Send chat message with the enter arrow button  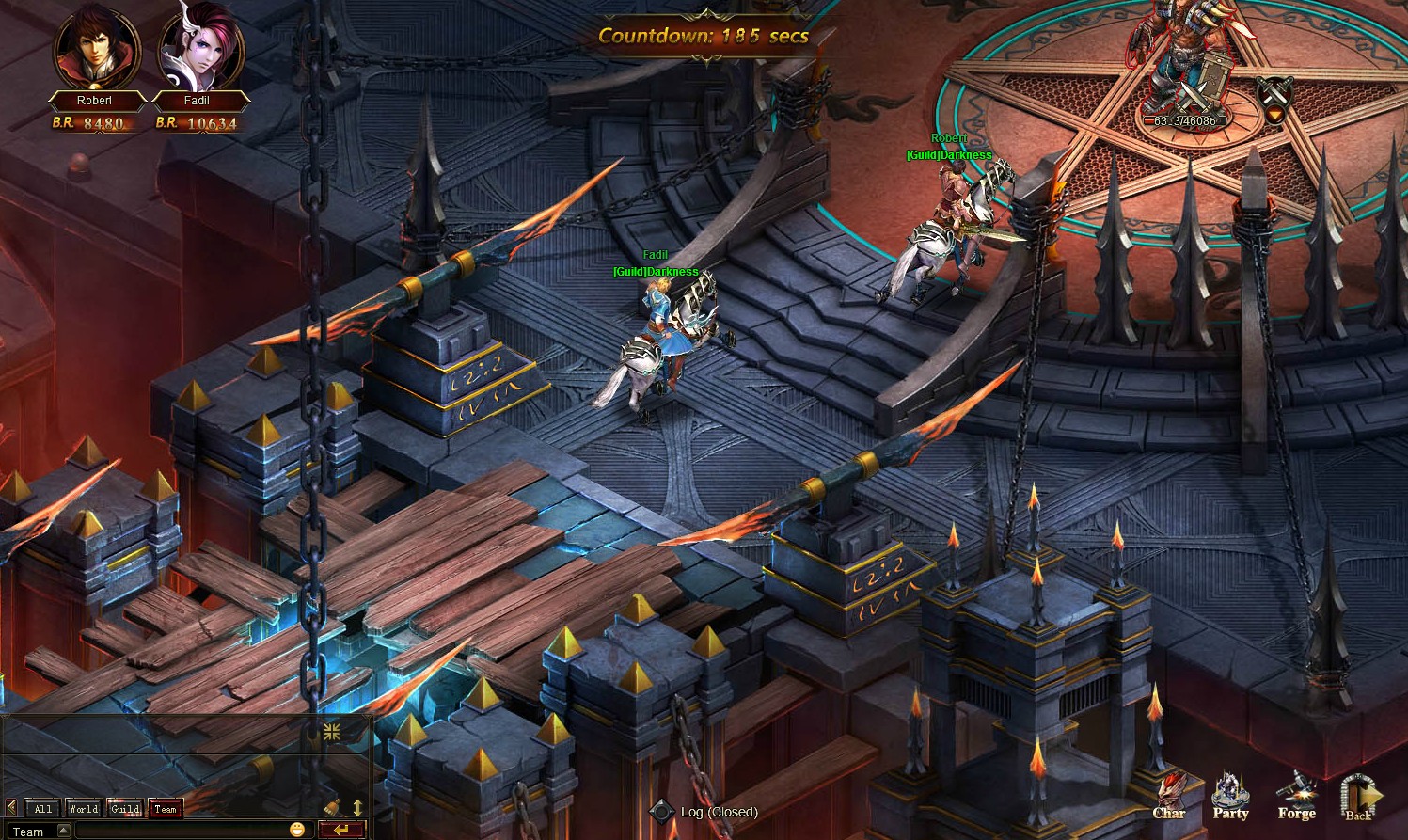click(x=341, y=829)
